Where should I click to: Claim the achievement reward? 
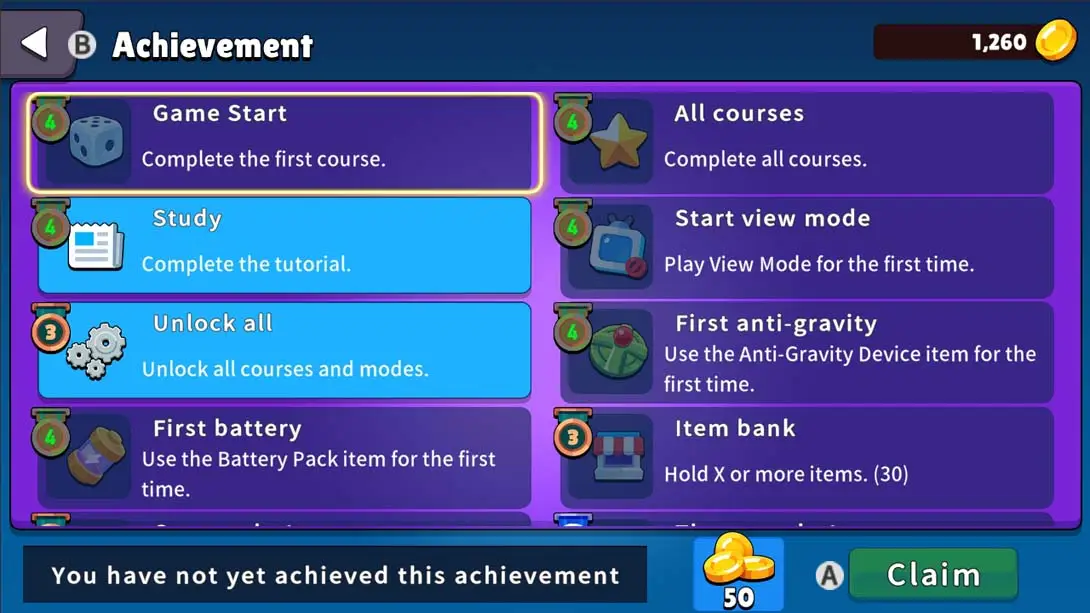tap(932, 575)
